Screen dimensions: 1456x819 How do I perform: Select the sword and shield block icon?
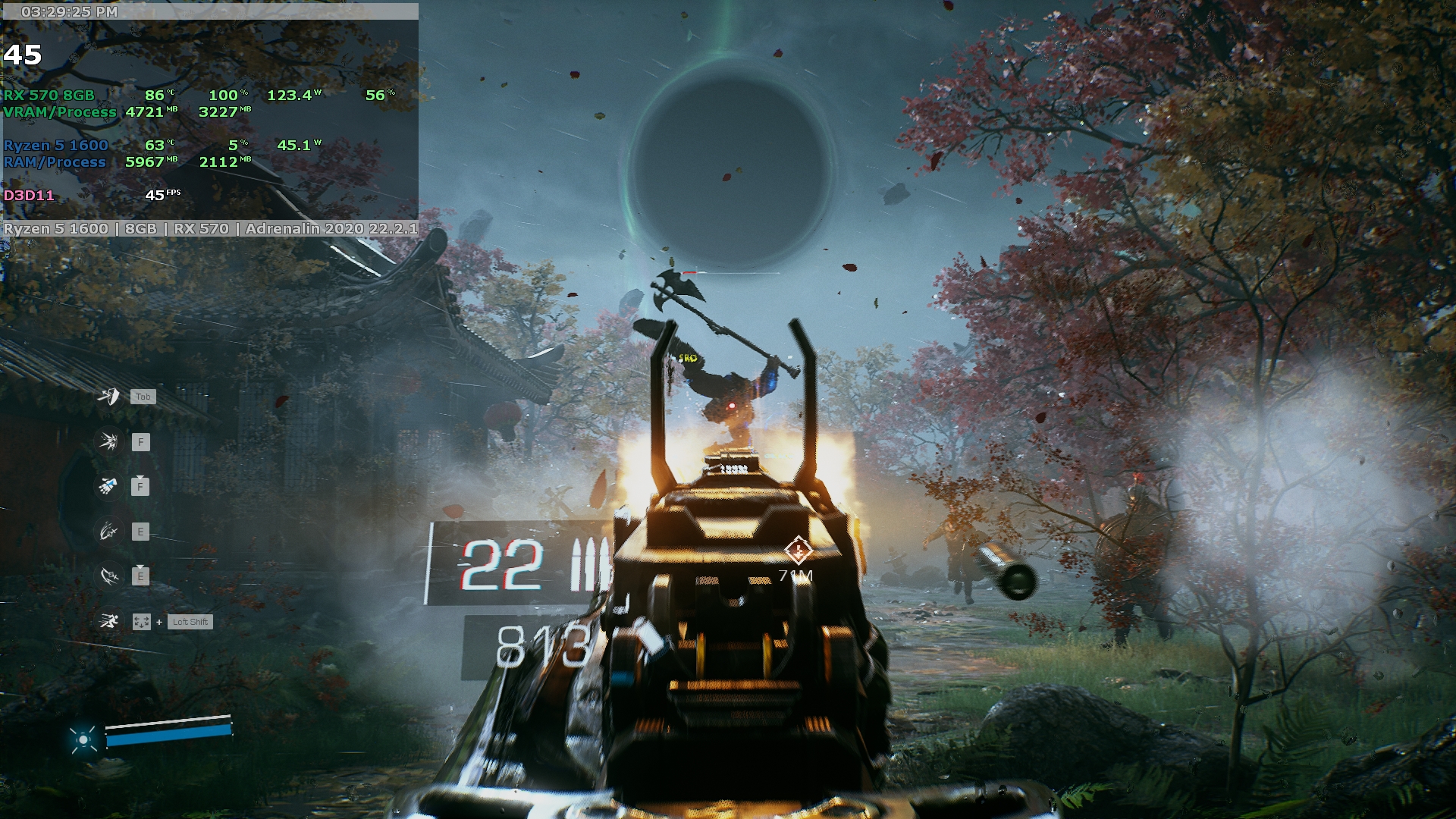pos(109,396)
